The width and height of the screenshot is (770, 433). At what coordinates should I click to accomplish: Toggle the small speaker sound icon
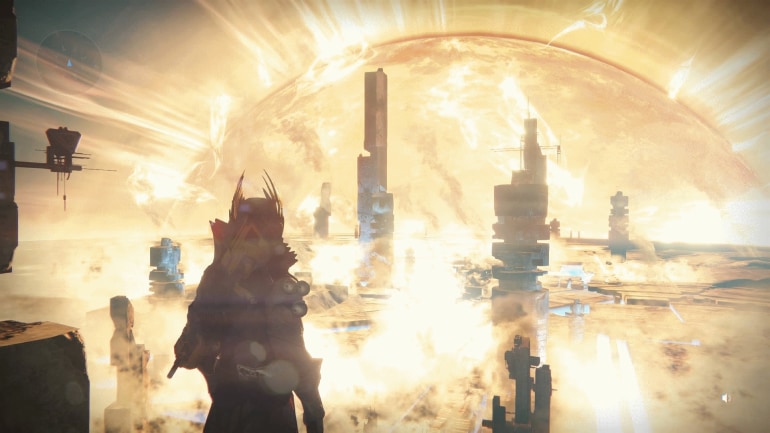click(x=726, y=398)
